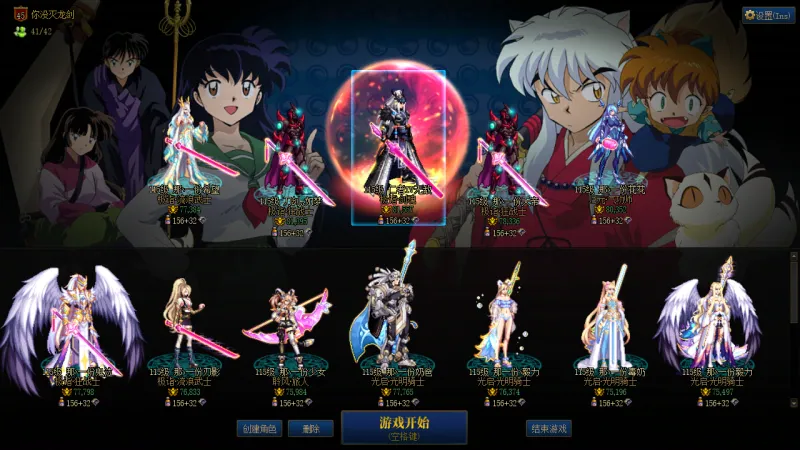Pick the blonde 流浪武士 with the pink sword

pos(188,320)
